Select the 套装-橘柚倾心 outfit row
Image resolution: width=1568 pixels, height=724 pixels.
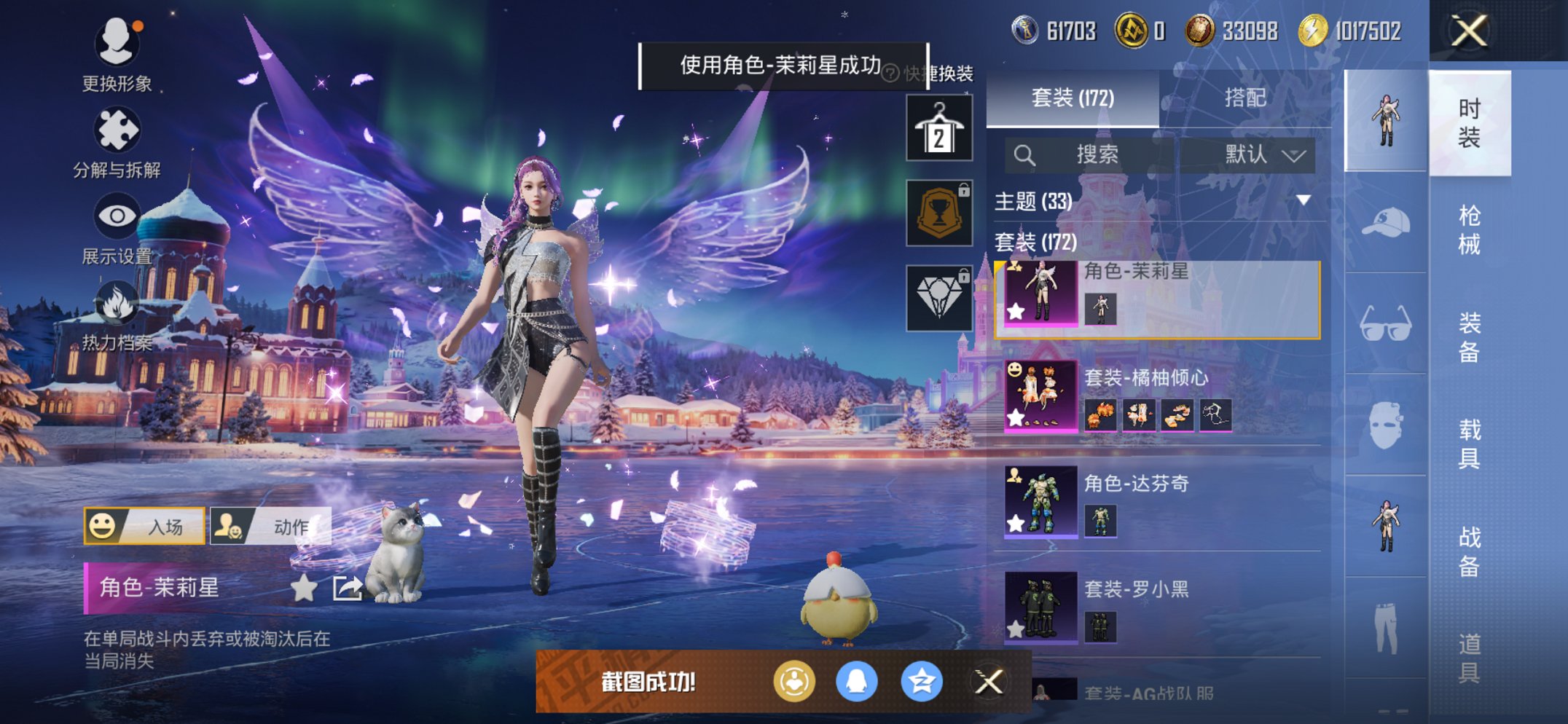coord(1159,397)
